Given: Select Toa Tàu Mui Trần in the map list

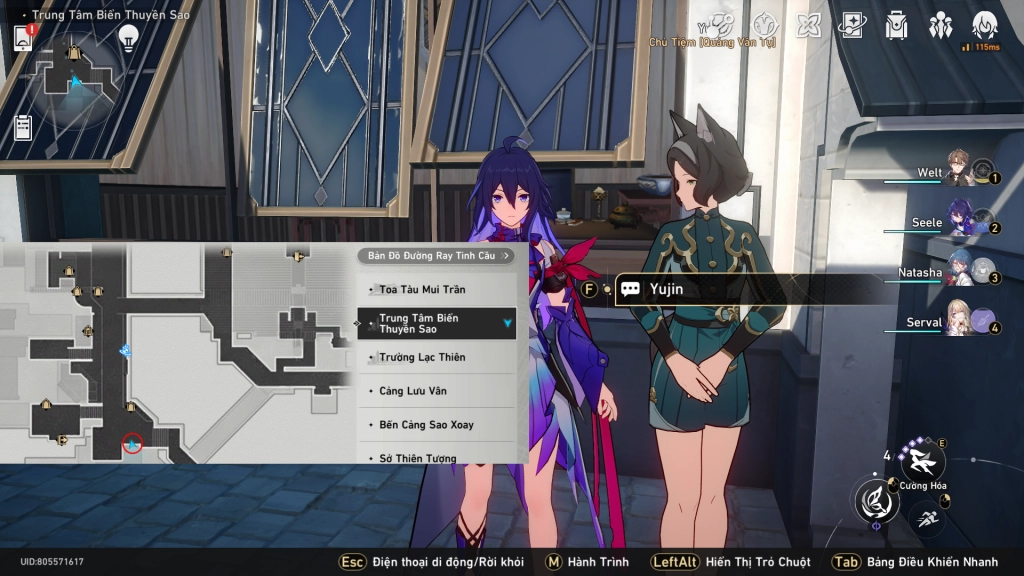Looking at the screenshot, I should (x=436, y=289).
